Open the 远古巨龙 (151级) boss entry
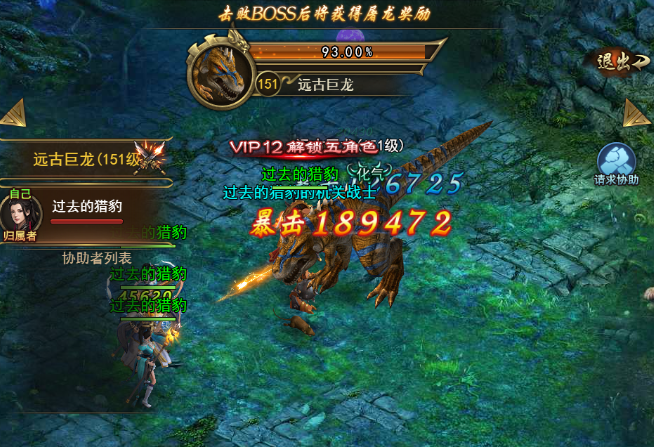Viewport: 654px width, 447px height. click(85, 159)
